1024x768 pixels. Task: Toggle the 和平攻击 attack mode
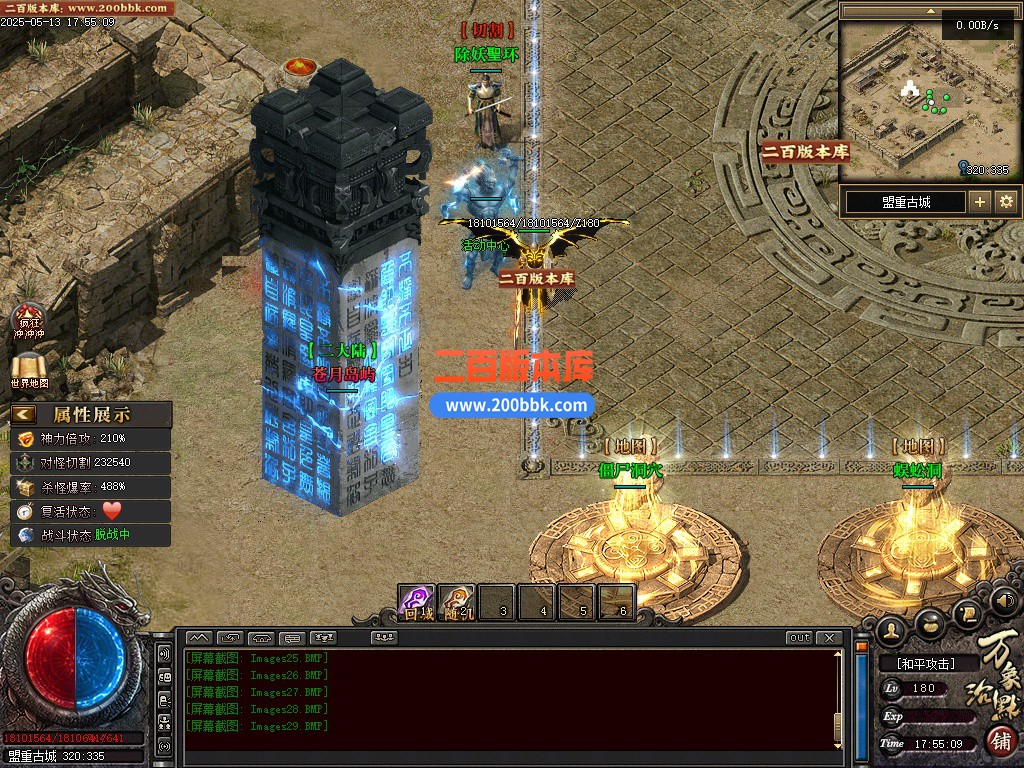pos(925,663)
